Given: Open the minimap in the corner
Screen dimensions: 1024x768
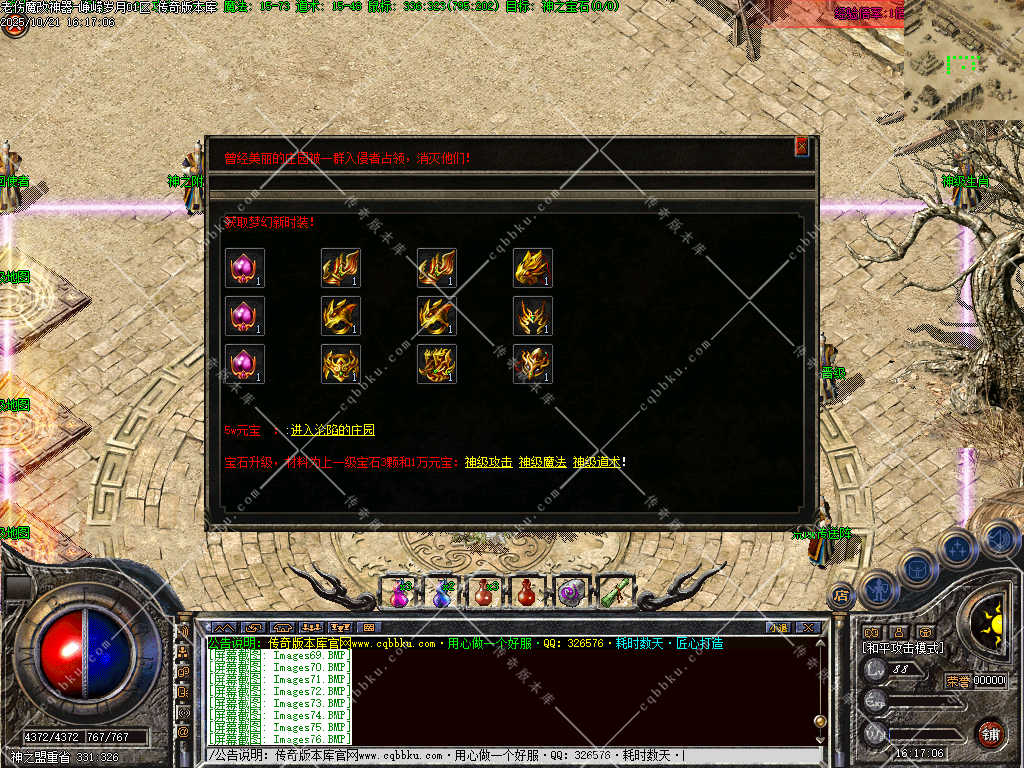Looking at the screenshot, I should click(963, 60).
